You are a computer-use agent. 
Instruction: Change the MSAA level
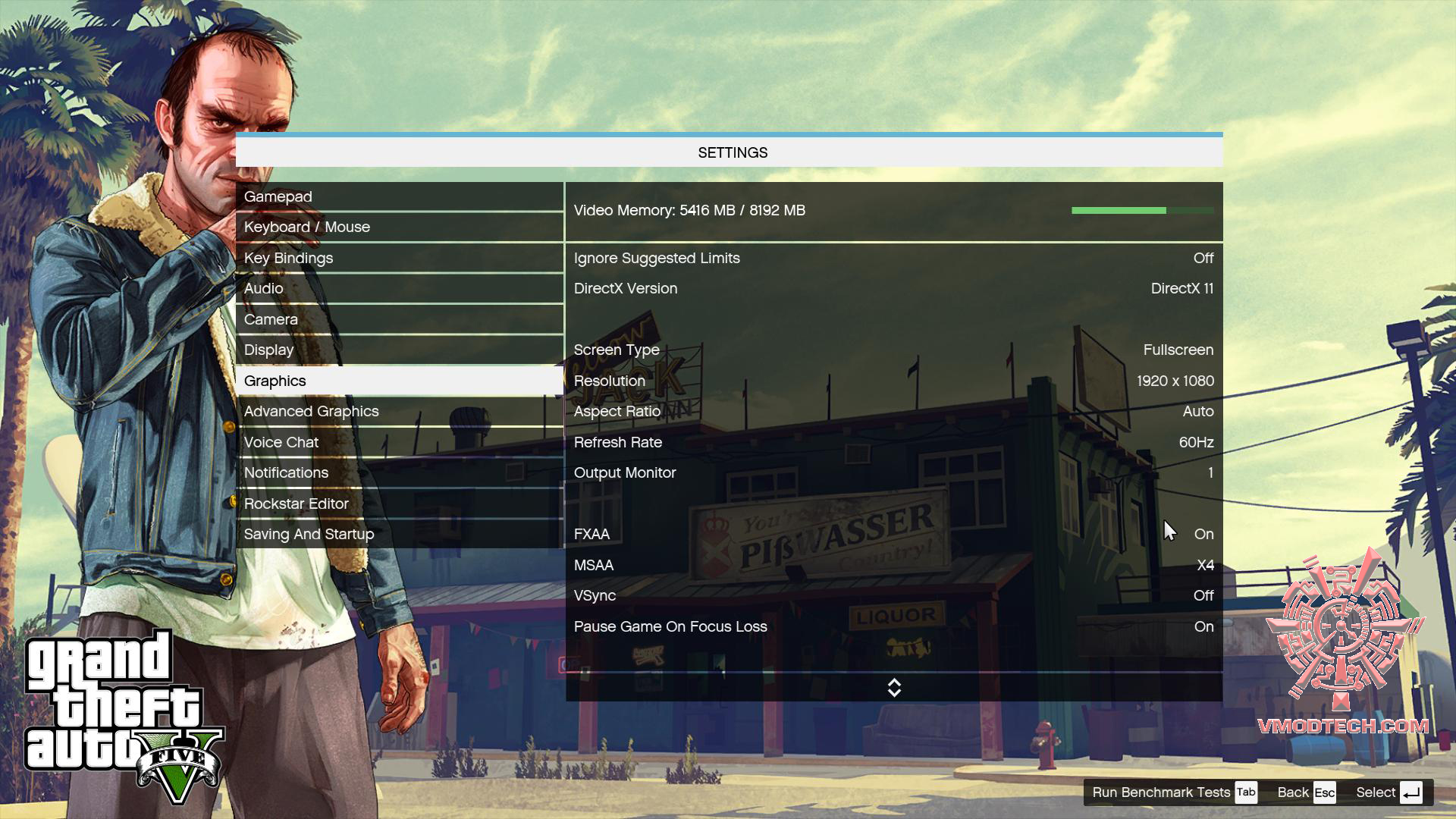893,566
